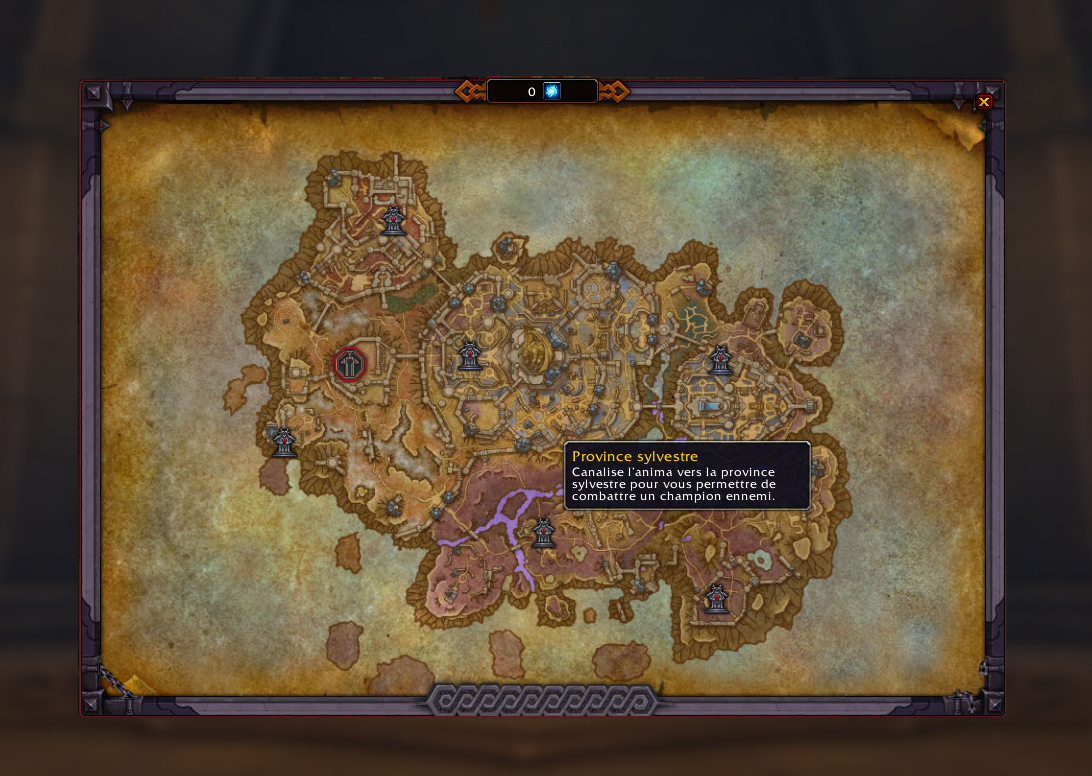
Task: Click the red-ringed octagonal gate marker
Action: coord(349,365)
